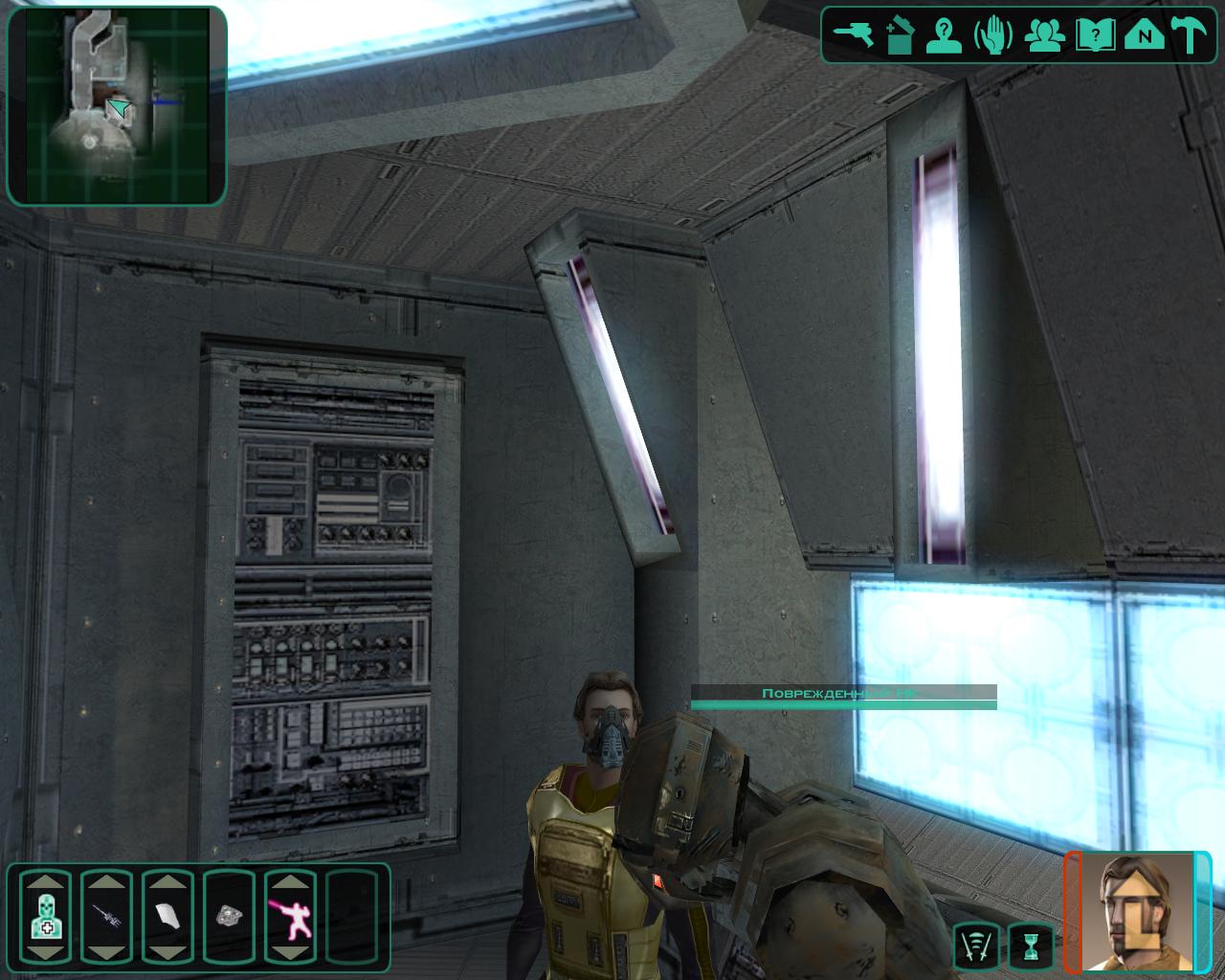
Task: Show the character sheet with question-mark silhouette
Action: coord(947,34)
